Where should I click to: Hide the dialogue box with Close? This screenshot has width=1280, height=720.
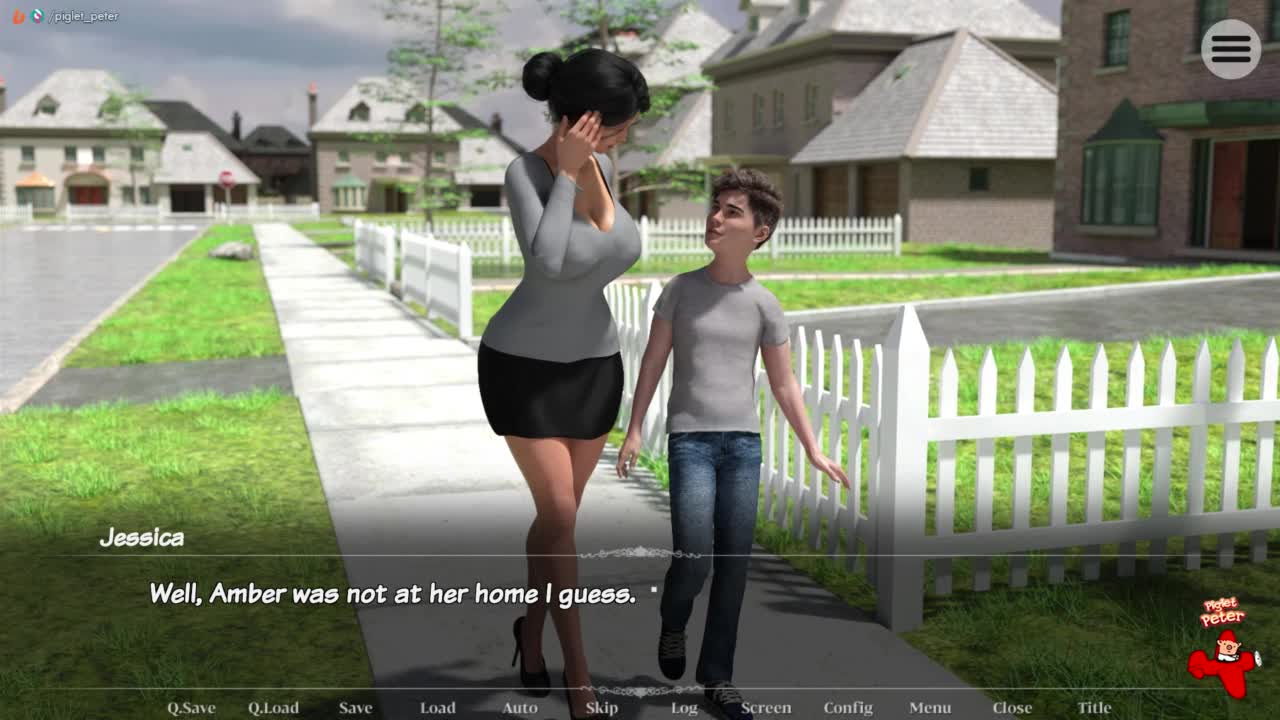pos(1012,707)
